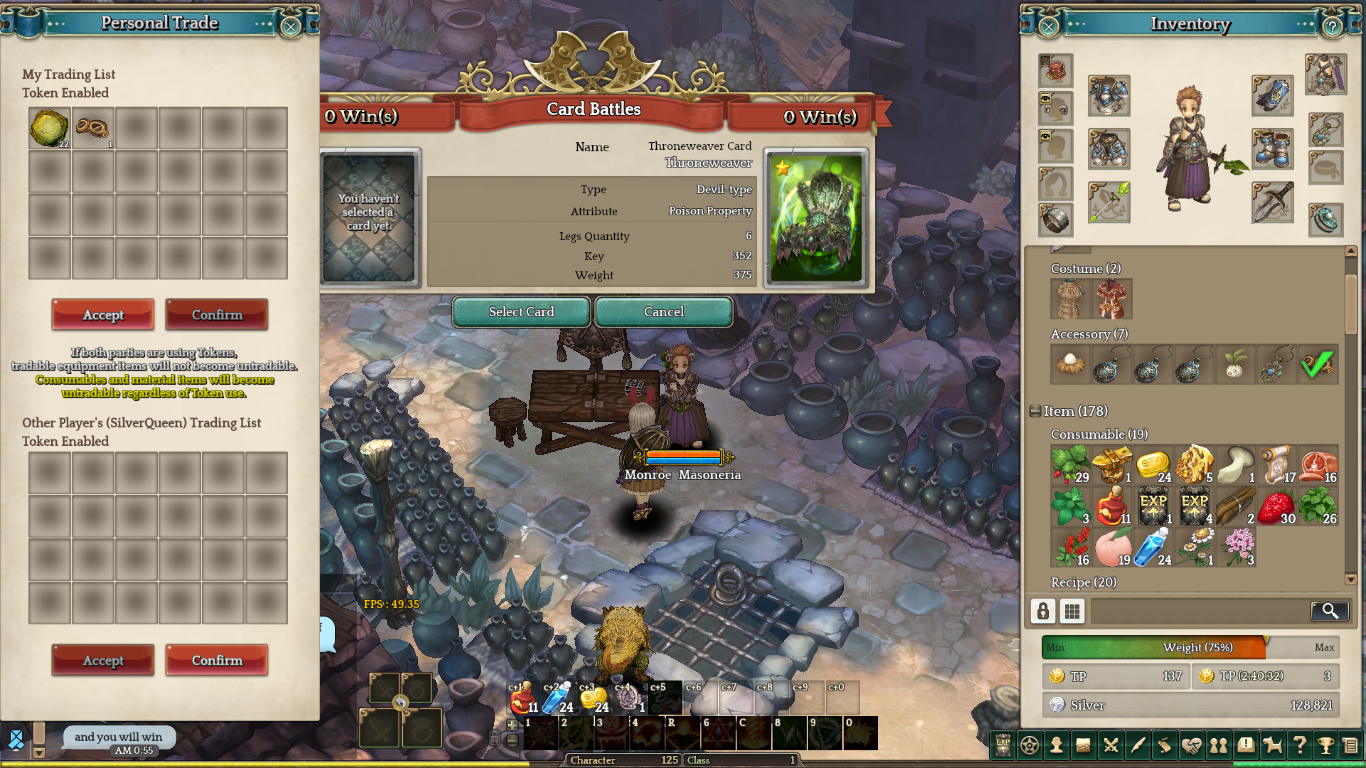This screenshot has width=1366, height=768.
Task: Collapse the Item category expander
Action: click(1035, 411)
